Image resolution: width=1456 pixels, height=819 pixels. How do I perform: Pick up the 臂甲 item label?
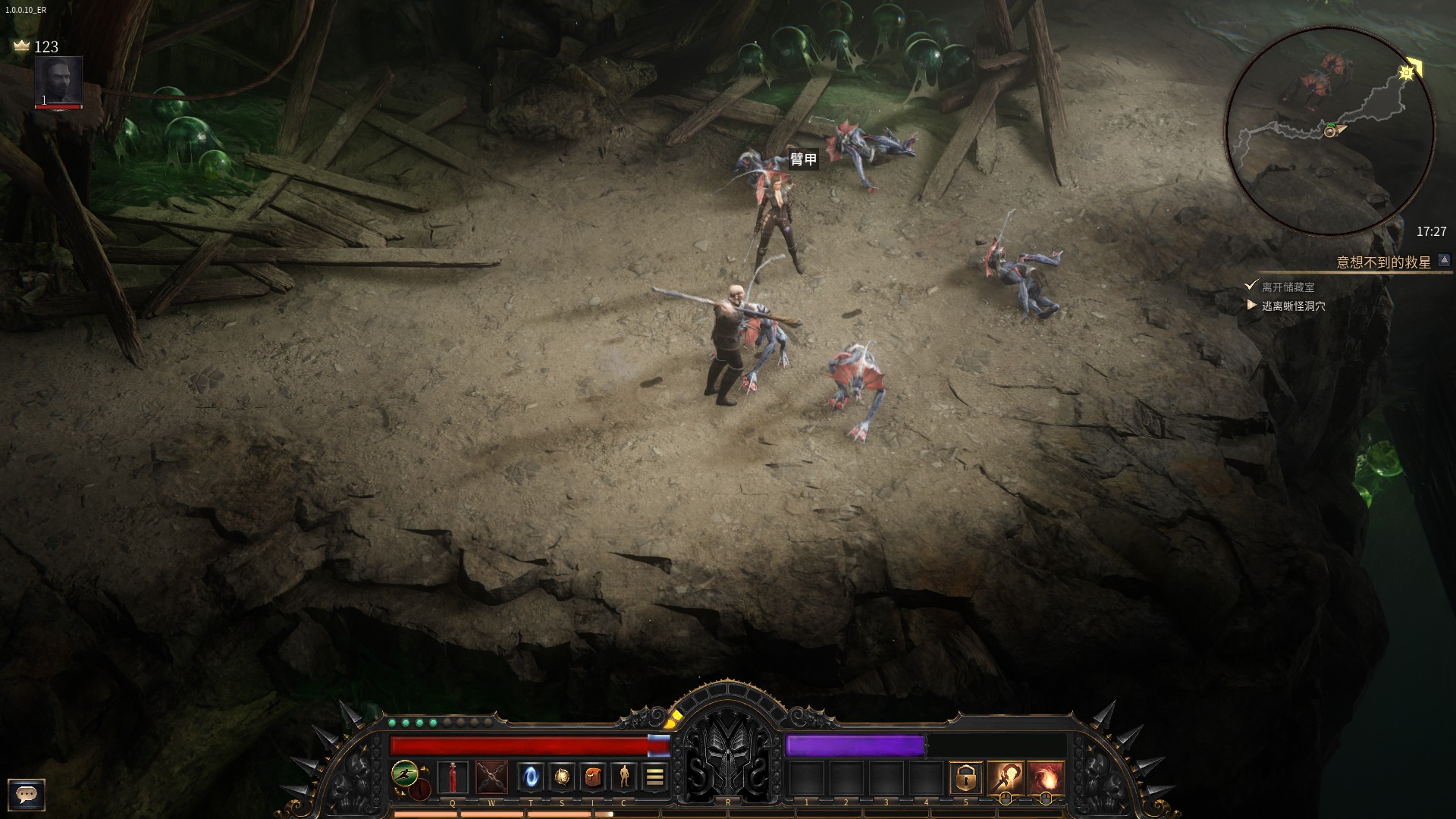click(804, 159)
